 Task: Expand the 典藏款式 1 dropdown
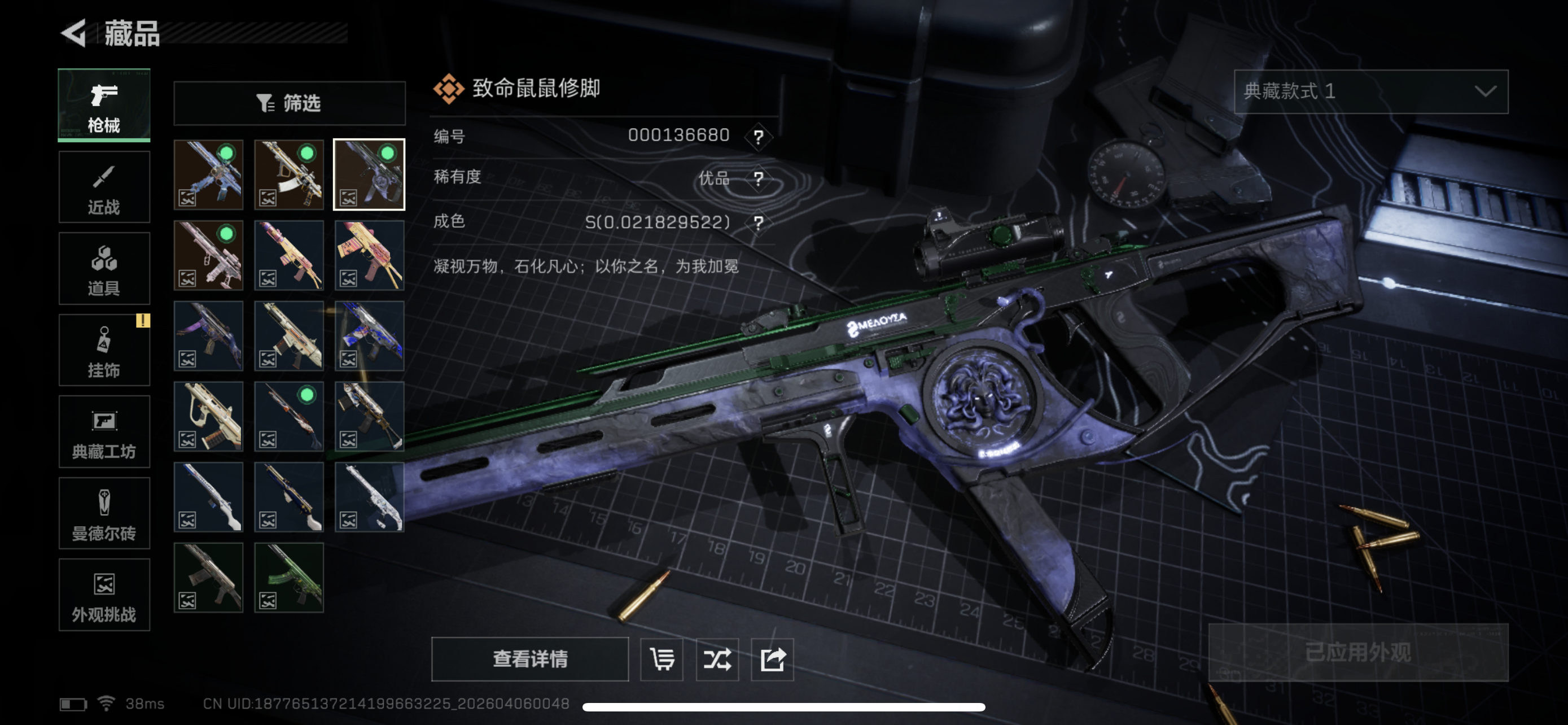[x=1370, y=92]
